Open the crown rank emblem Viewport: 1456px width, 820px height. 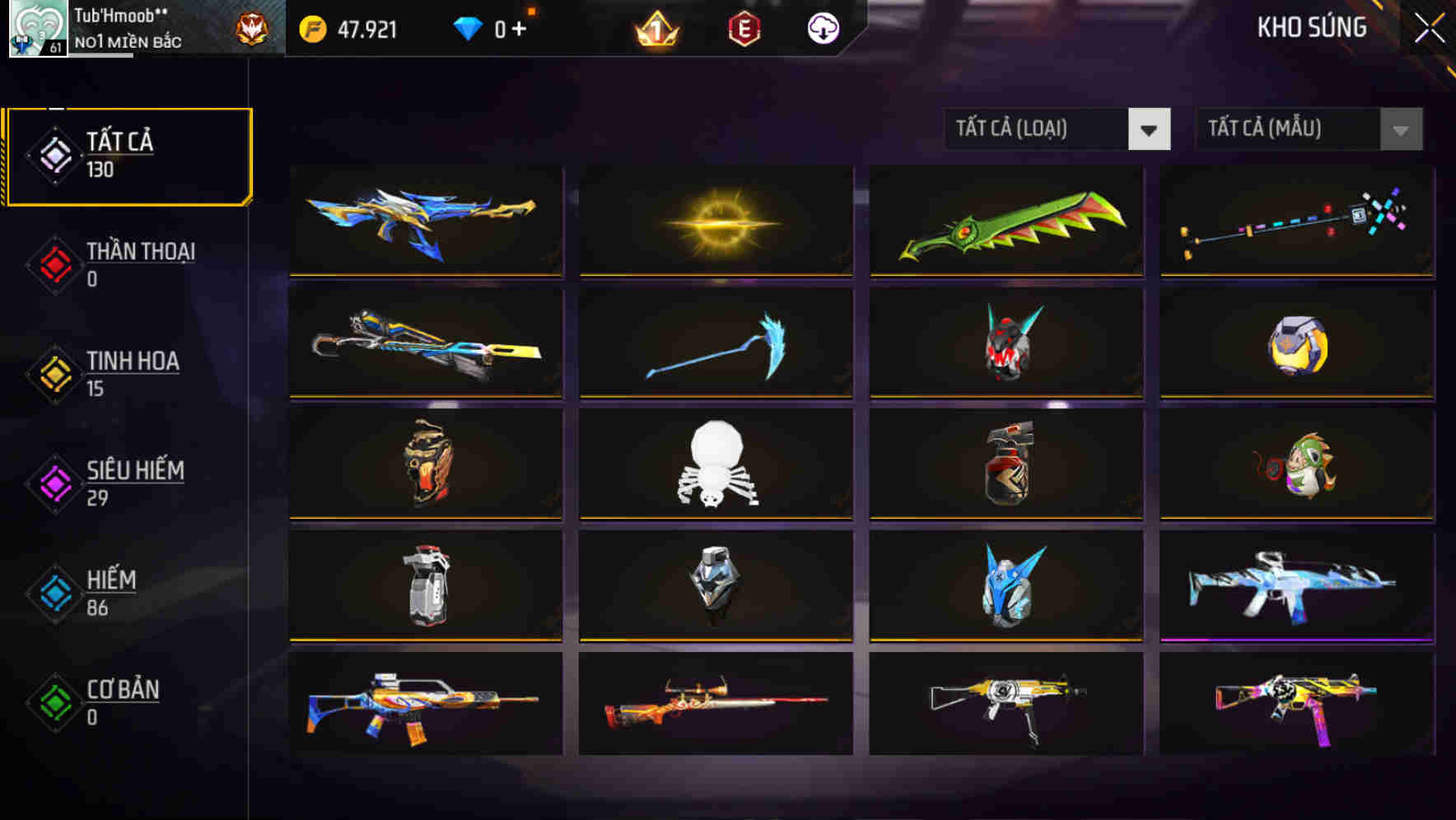[654, 29]
